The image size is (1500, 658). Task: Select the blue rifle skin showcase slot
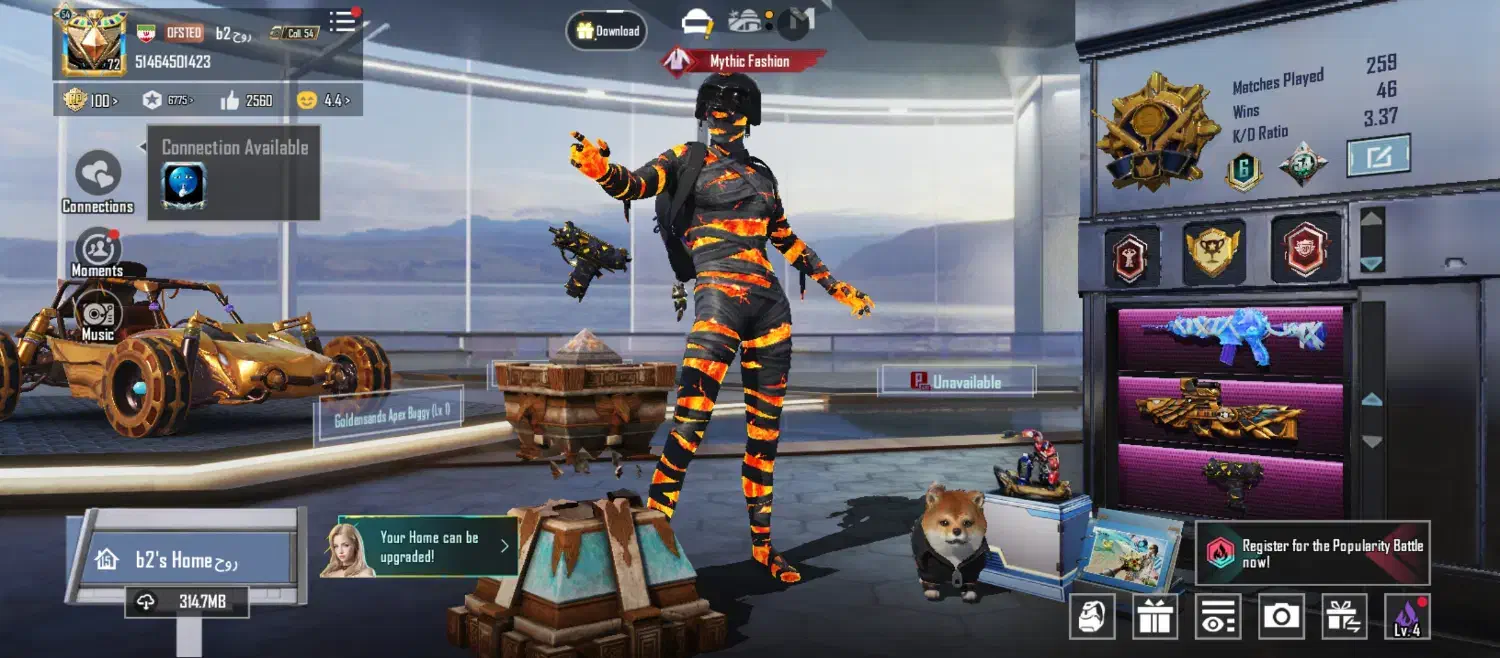1229,340
